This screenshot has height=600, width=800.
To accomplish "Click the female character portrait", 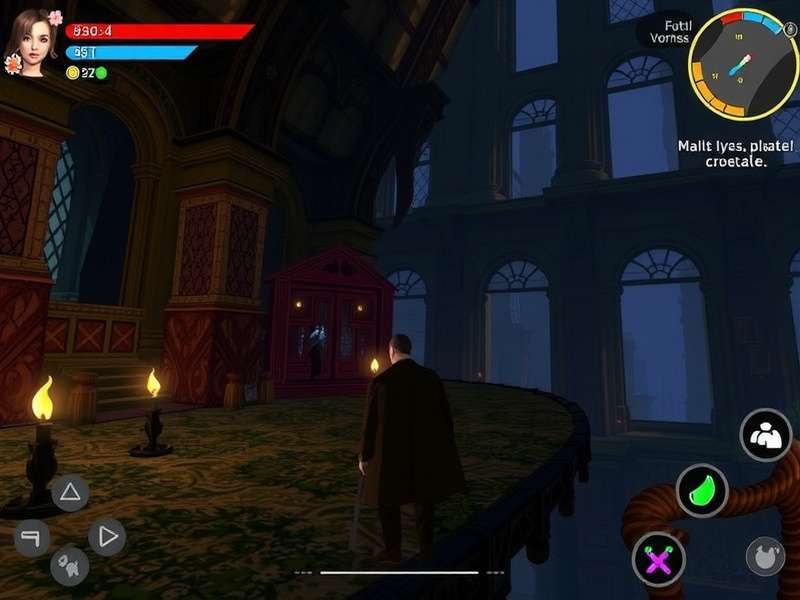I will click(x=32, y=42).
